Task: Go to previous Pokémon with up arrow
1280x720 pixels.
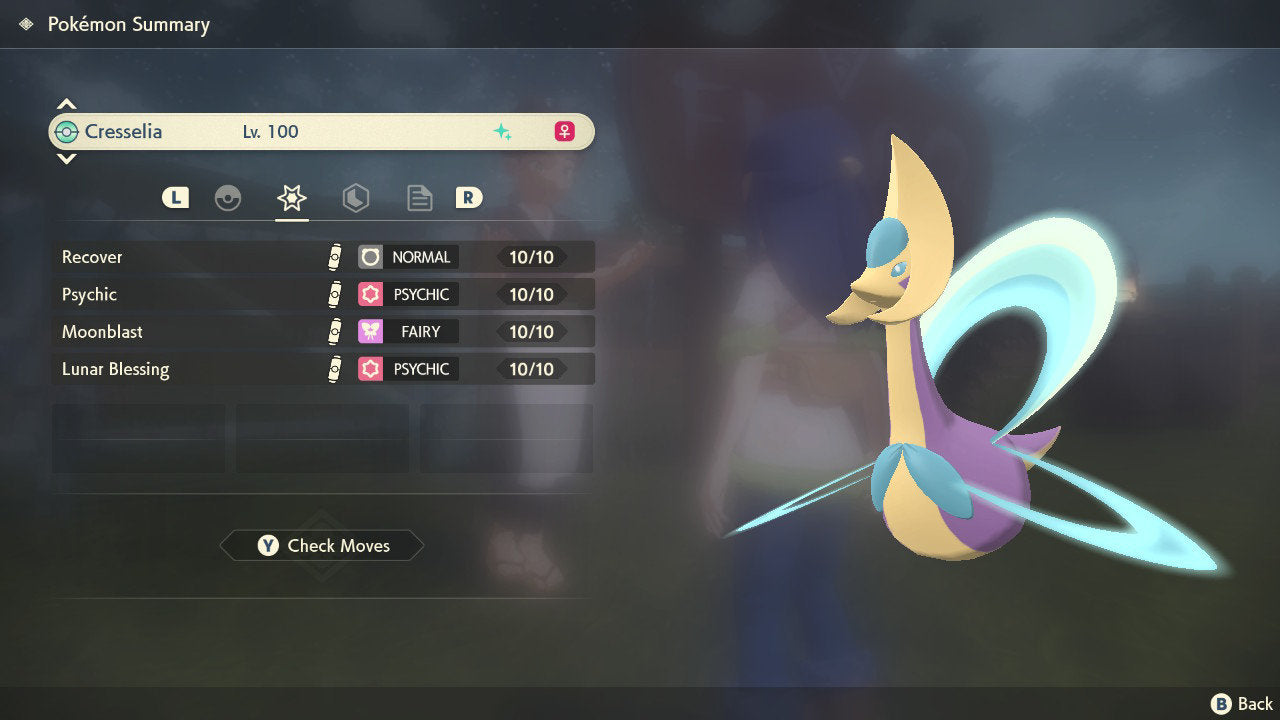Action: (x=66, y=104)
